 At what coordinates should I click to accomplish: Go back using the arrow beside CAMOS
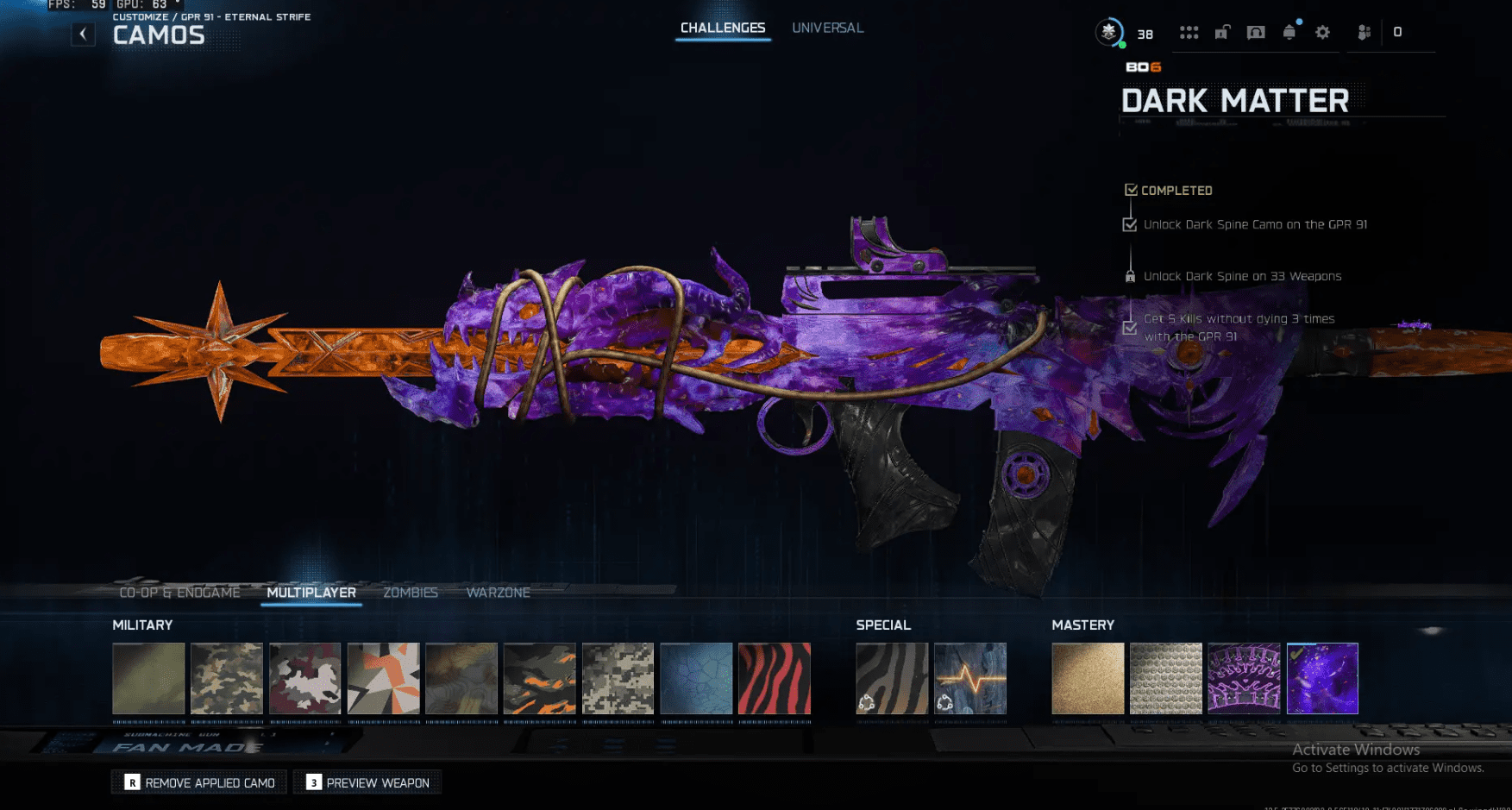(83, 35)
